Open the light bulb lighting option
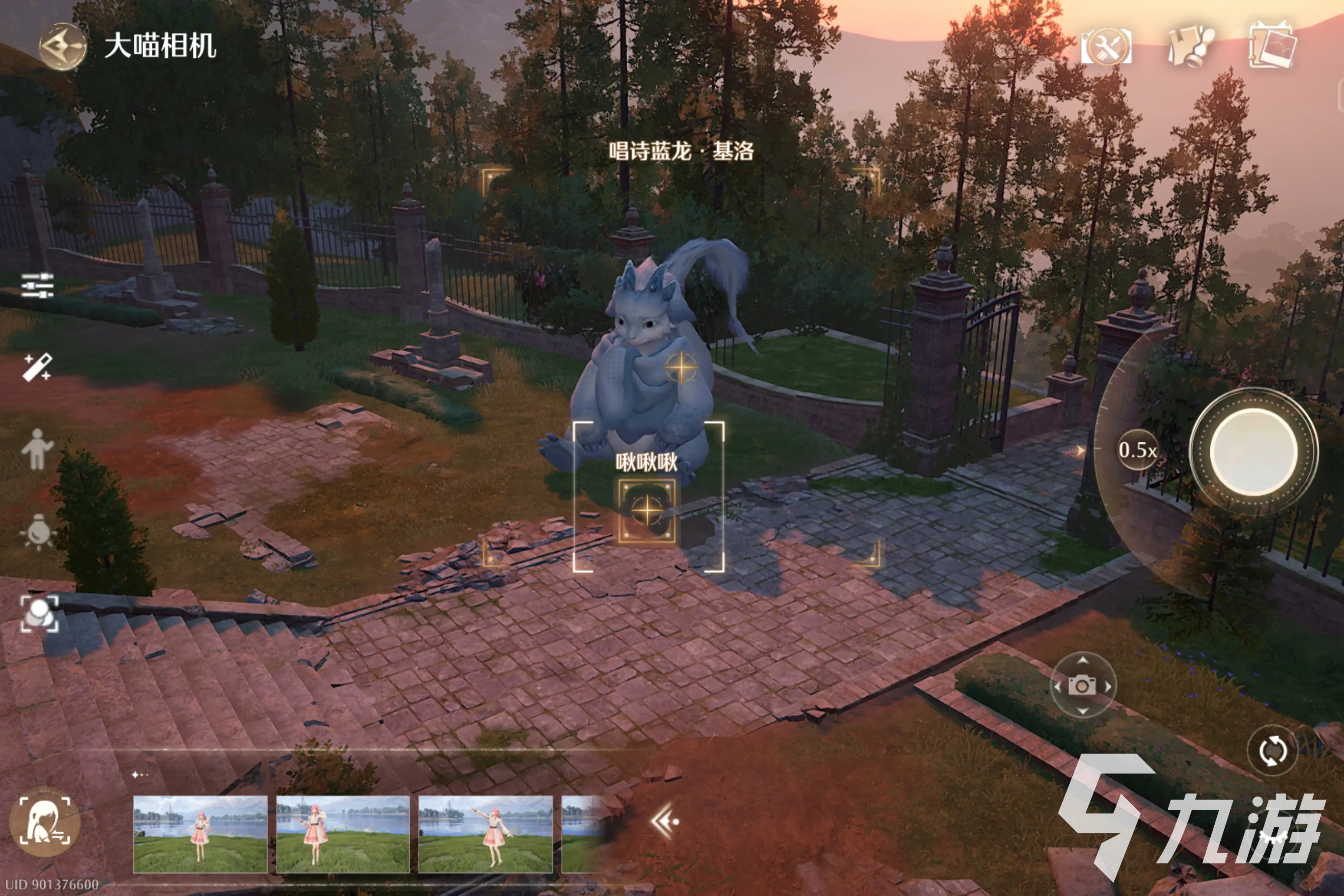The width and height of the screenshot is (1344, 896). 38,531
